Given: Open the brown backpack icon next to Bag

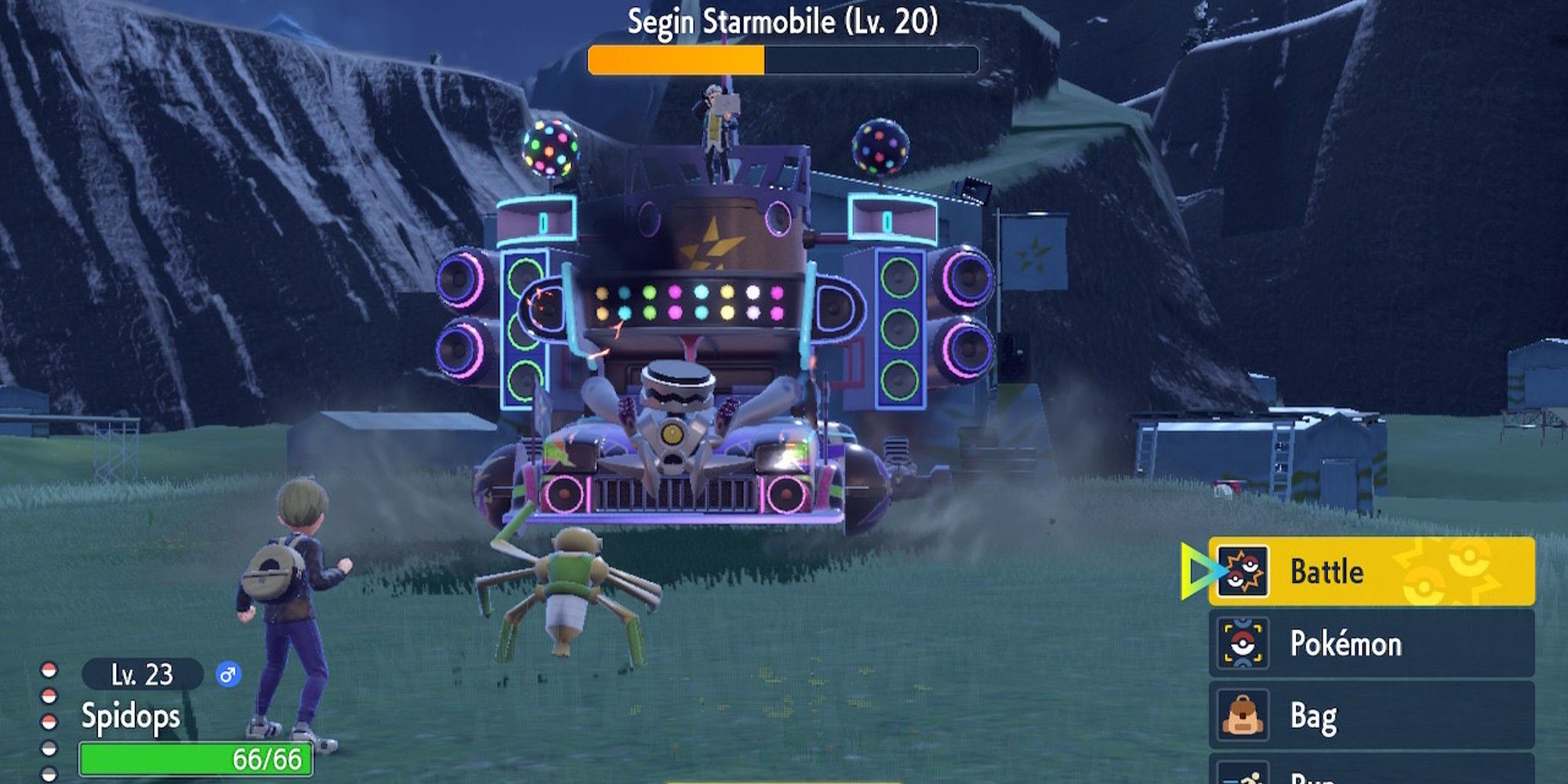Looking at the screenshot, I should pyautogui.click(x=1243, y=714).
